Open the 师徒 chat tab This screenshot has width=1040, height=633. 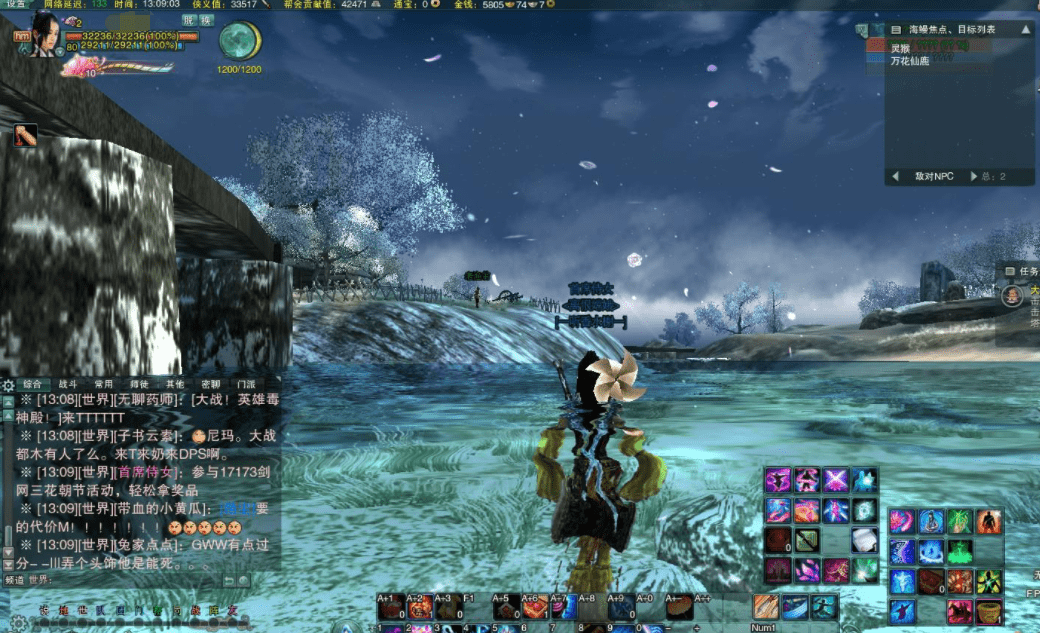click(x=142, y=384)
